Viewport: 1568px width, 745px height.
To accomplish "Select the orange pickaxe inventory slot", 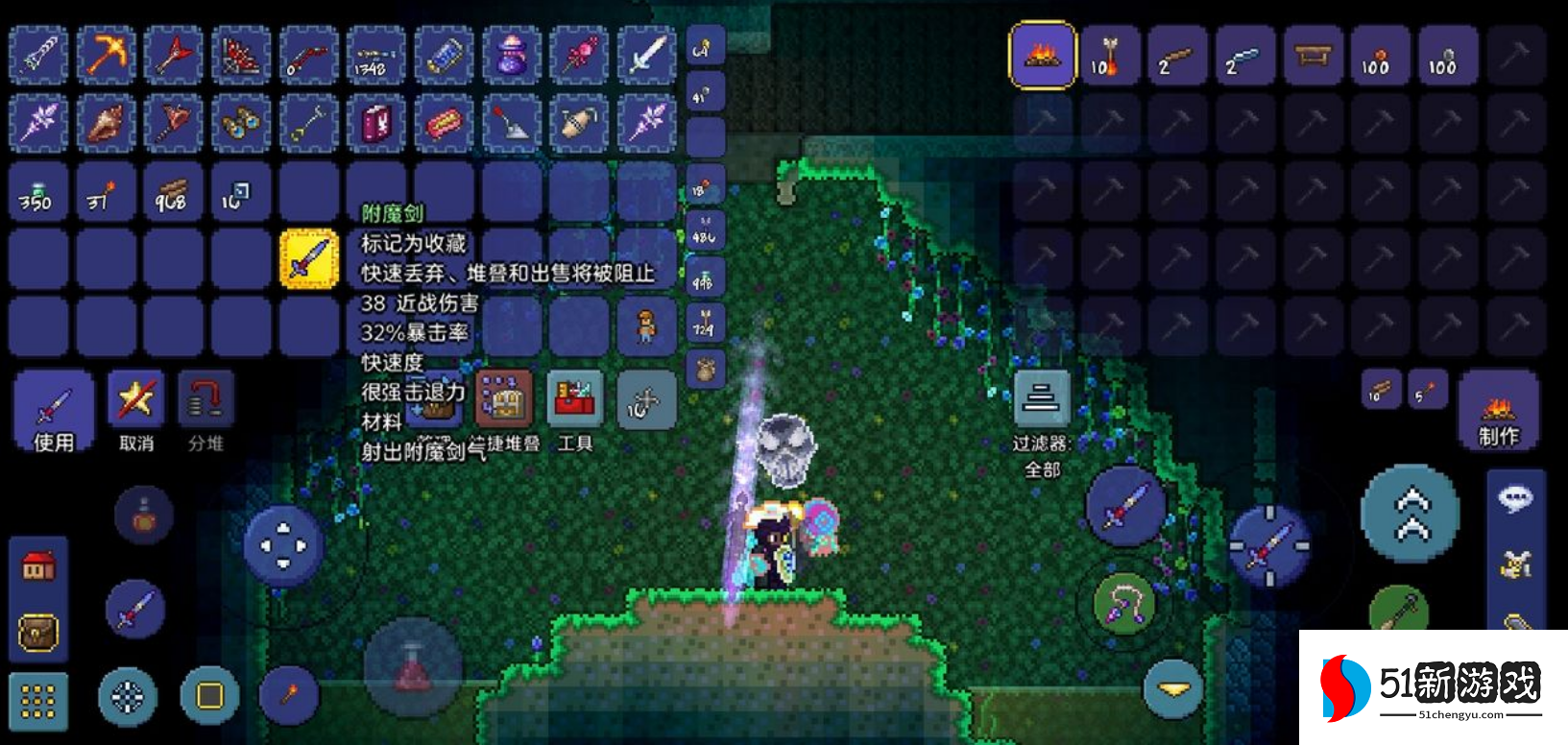I will tap(107, 55).
